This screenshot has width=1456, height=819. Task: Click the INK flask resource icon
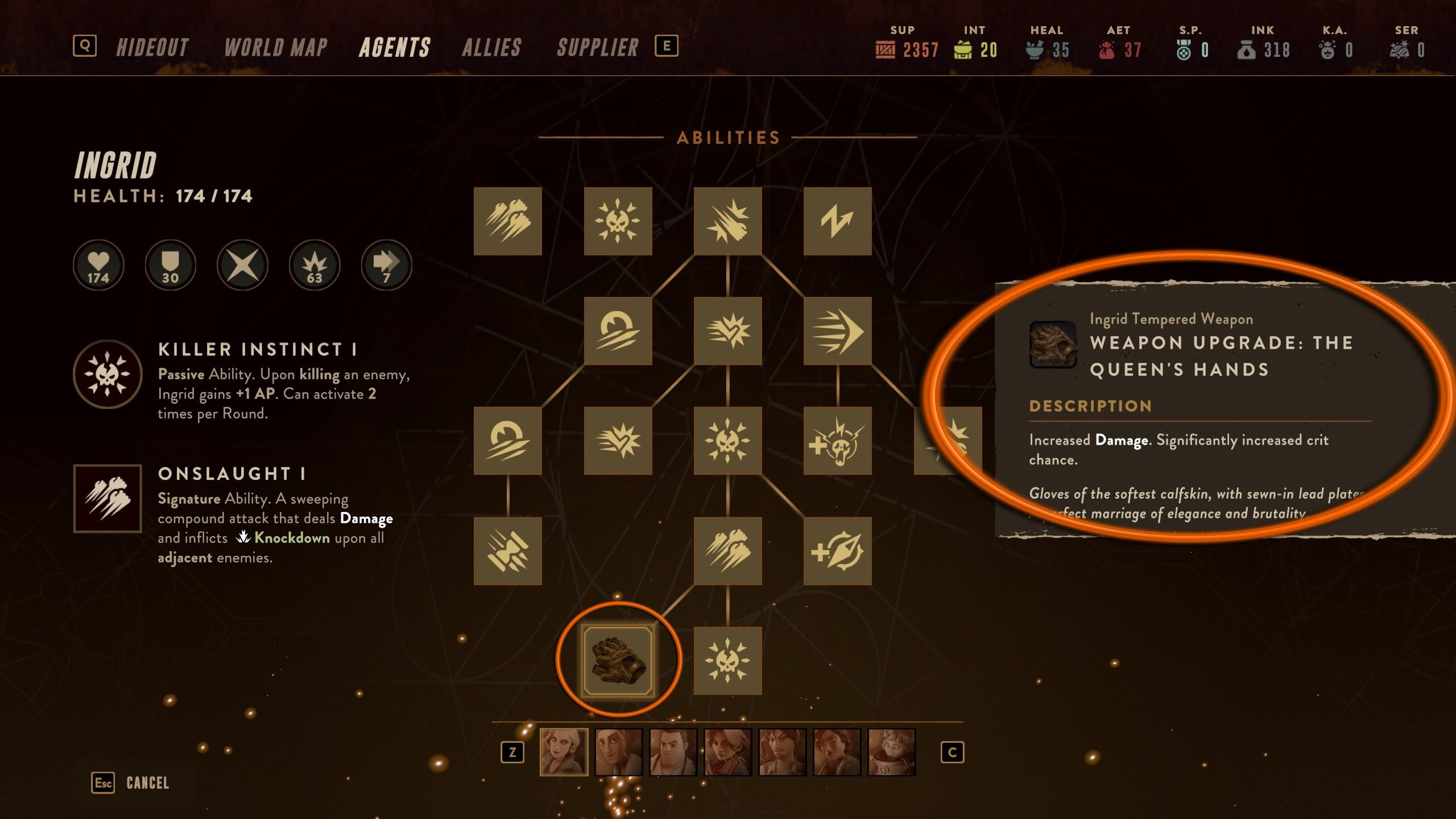(1247, 50)
